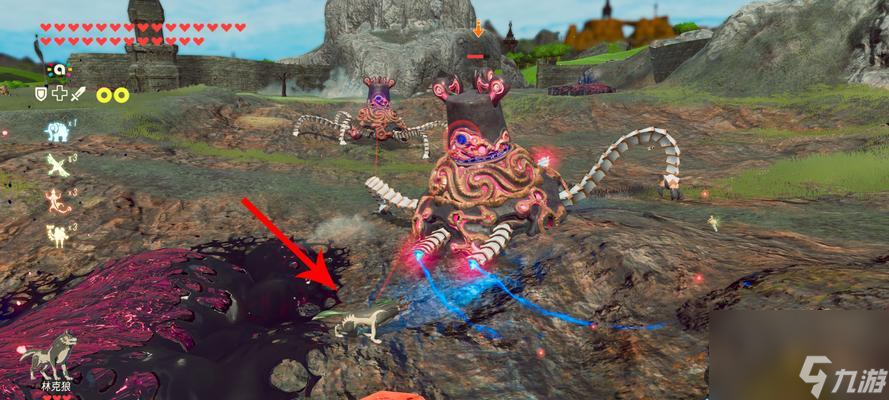Select the sword attack-up status icon
Viewport: 889px width, 400px height.
(x=79, y=93)
